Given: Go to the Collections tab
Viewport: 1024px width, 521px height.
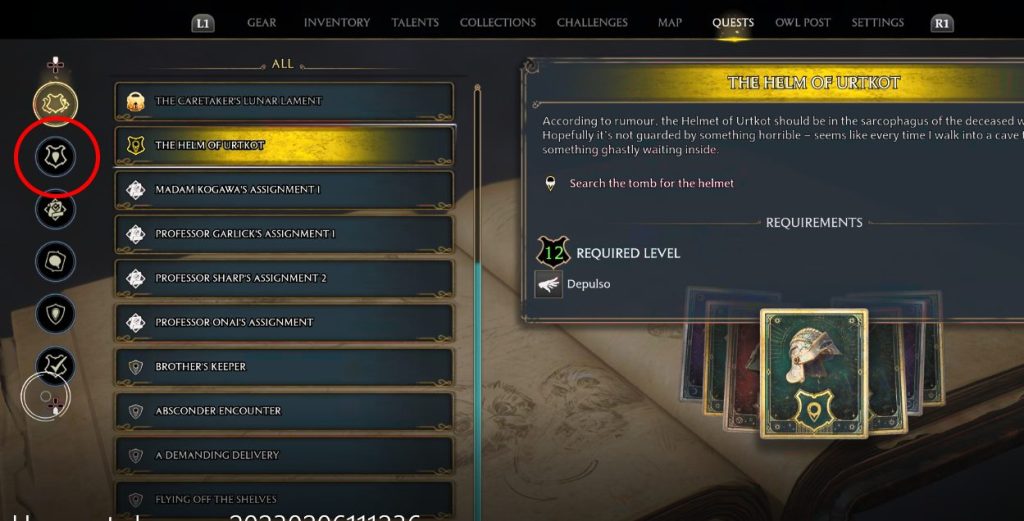Looking at the screenshot, I should pyautogui.click(x=497, y=22).
